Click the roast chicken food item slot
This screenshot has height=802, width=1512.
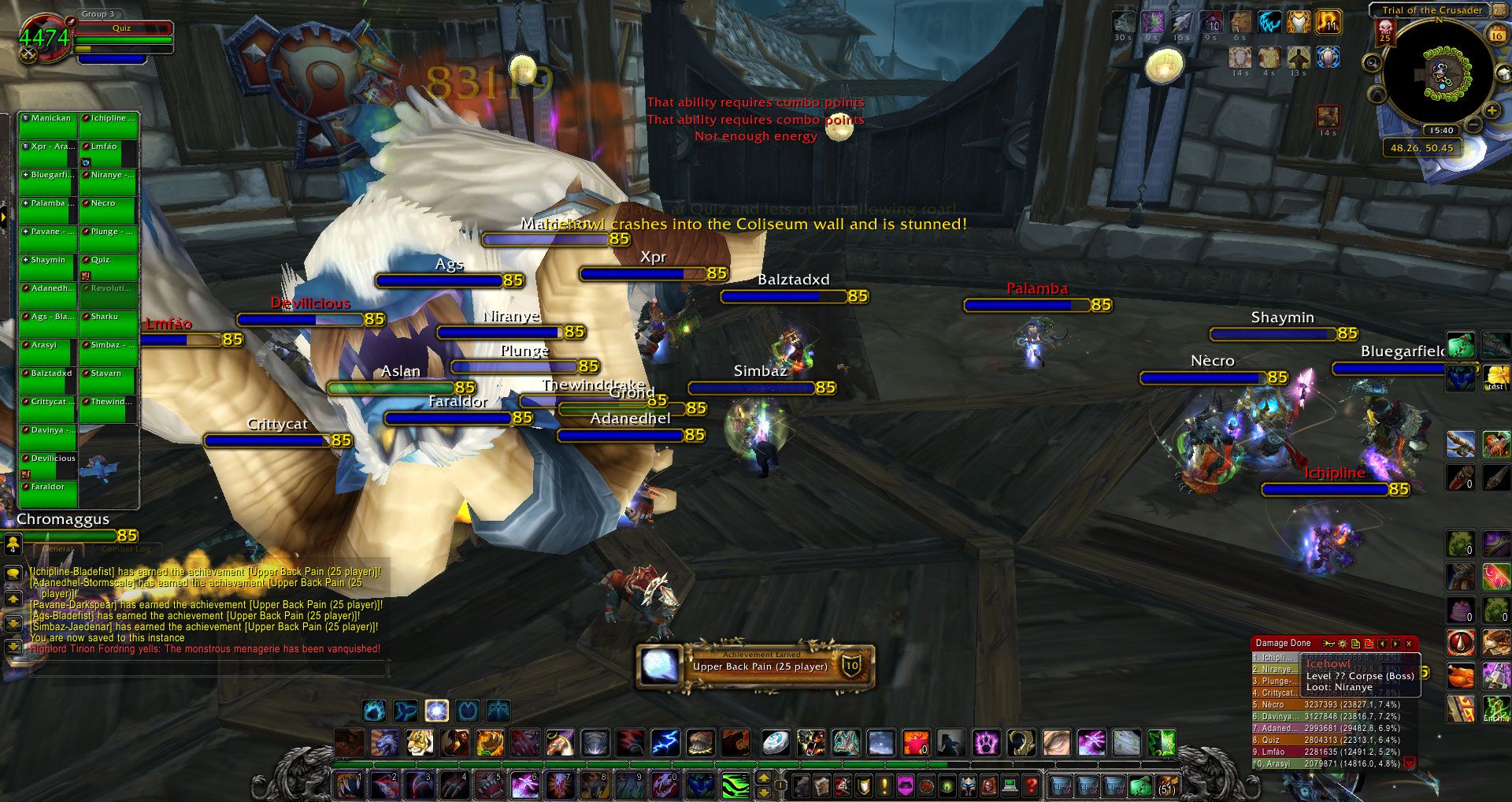point(1461,676)
